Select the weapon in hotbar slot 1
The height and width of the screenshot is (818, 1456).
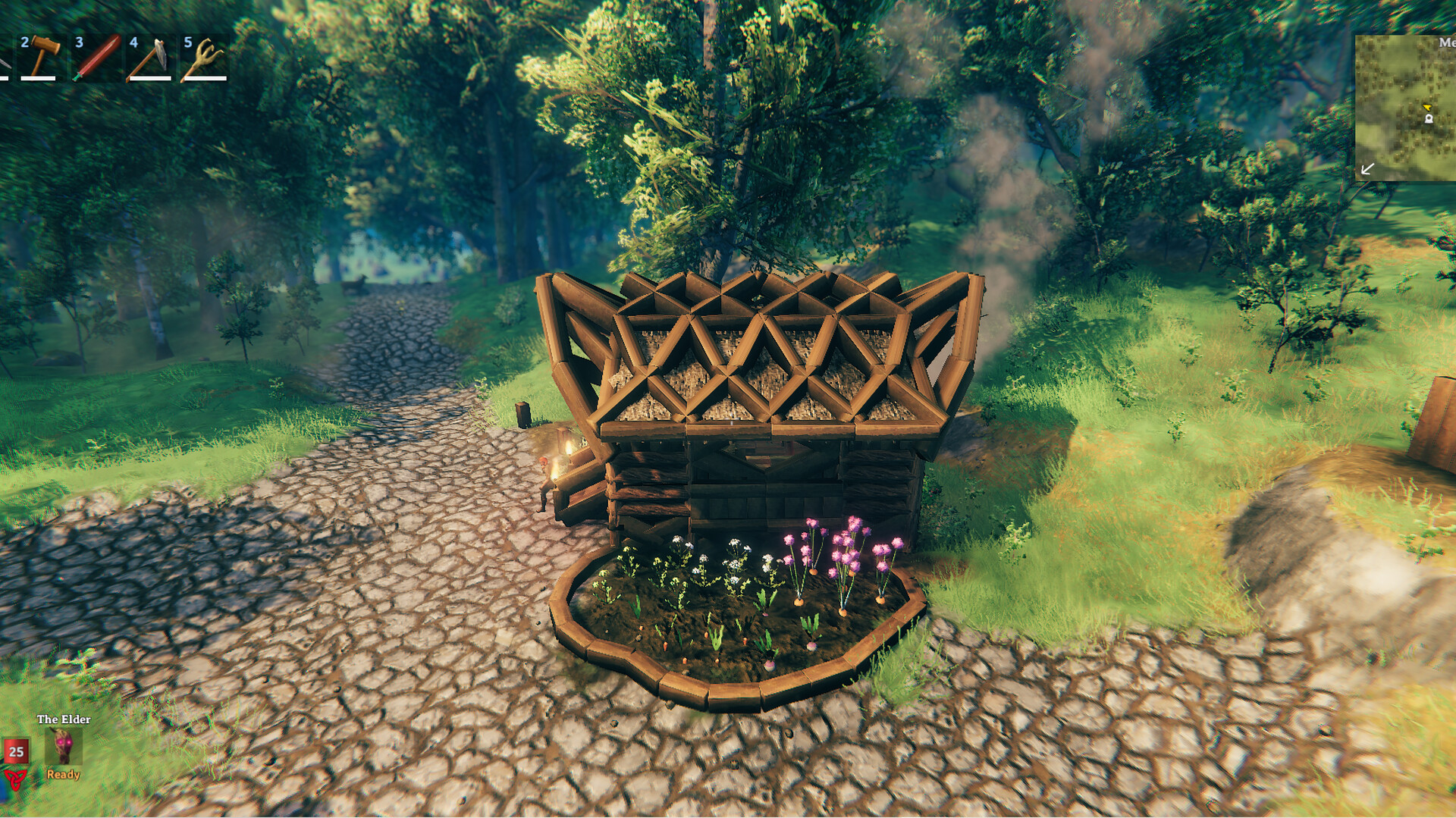(203, 57)
